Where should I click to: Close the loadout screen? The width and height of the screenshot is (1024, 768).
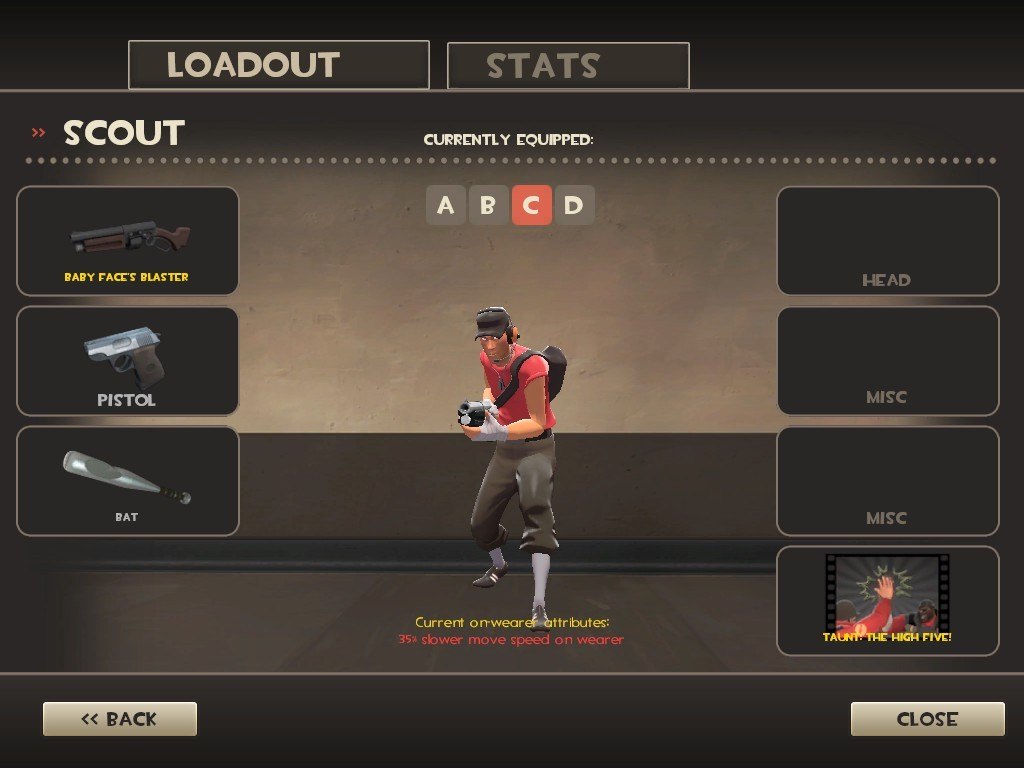point(927,719)
